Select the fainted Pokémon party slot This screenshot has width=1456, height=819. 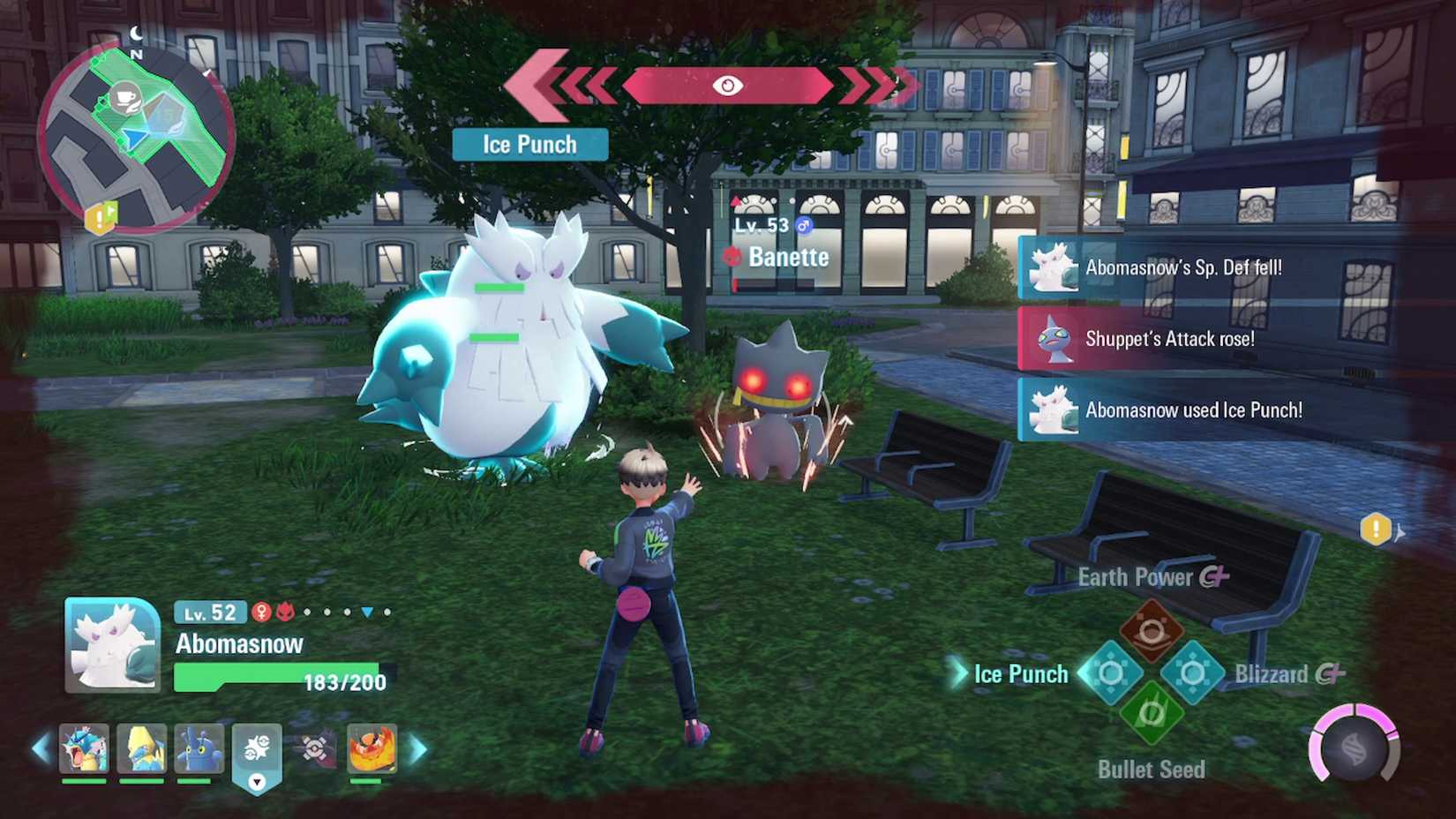click(314, 748)
